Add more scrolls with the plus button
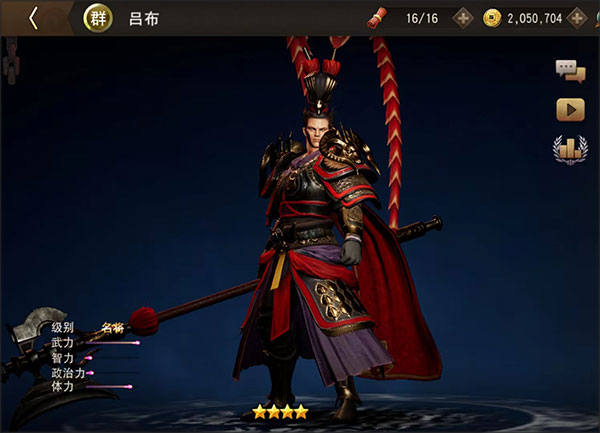 pos(463,18)
